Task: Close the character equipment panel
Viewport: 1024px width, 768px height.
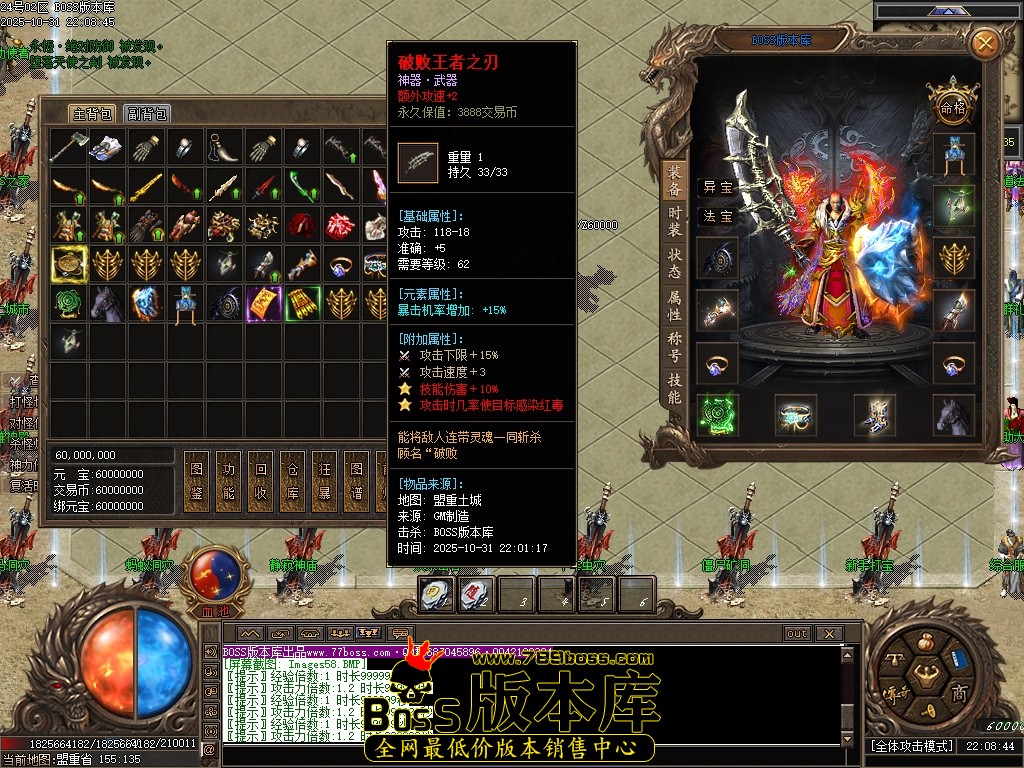Action: (985, 43)
